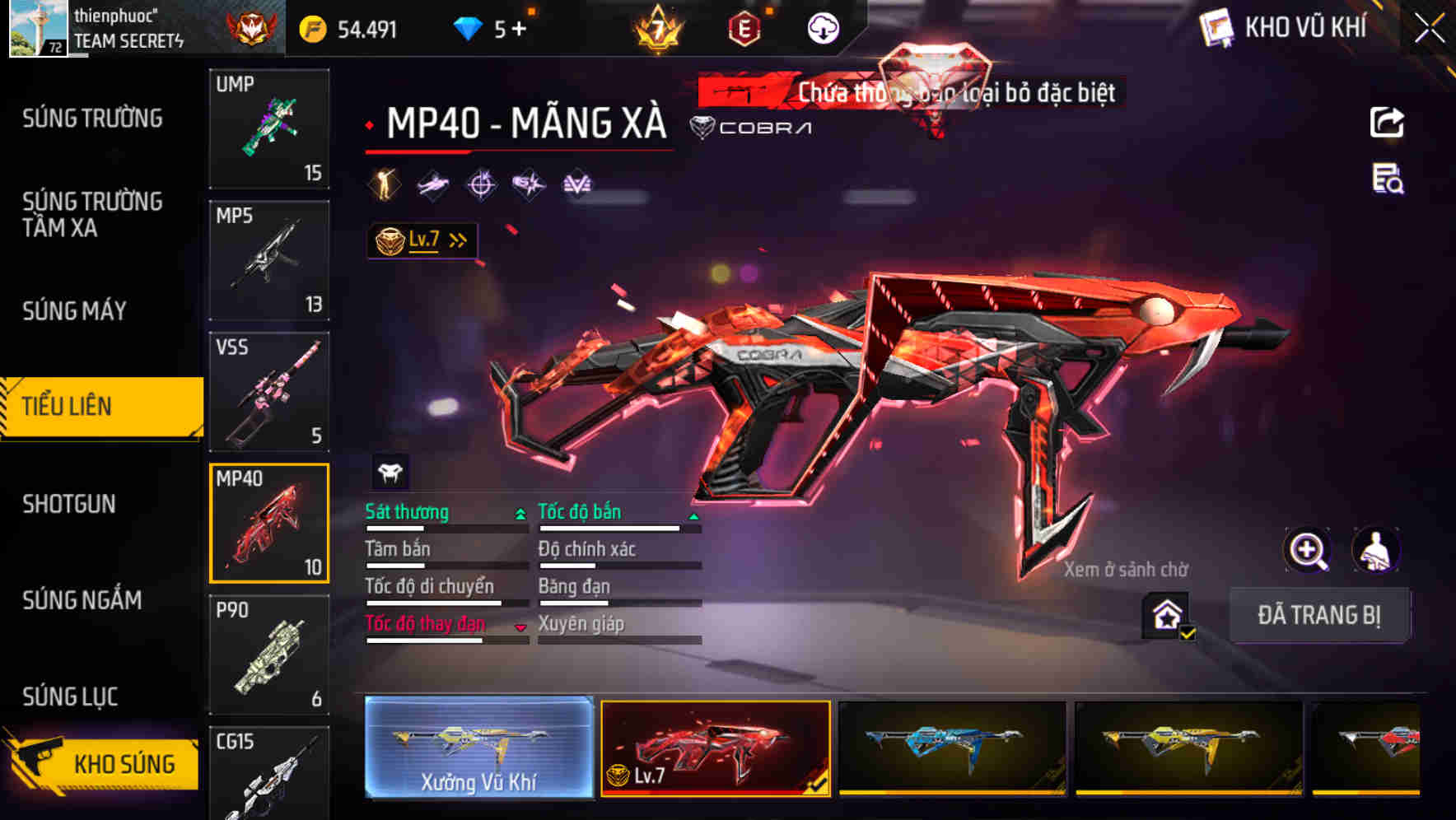Image resolution: width=1456 pixels, height=820 pixels.
Task: Click the share weapon icon at top right
Action: [x=1387, y=122]
